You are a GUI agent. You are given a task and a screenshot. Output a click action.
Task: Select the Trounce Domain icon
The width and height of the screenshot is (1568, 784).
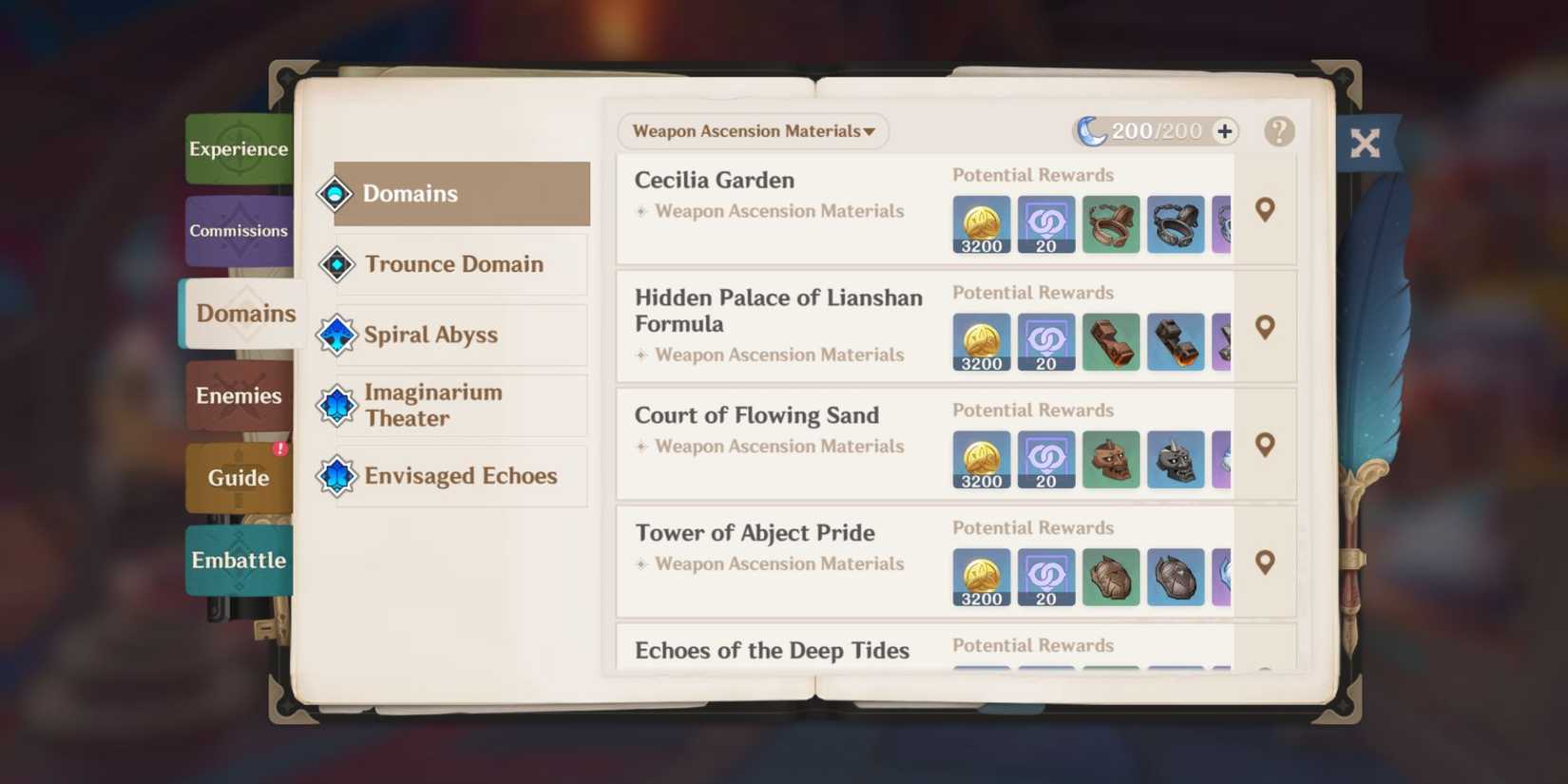pyautogui.click(x=336, y=264)
